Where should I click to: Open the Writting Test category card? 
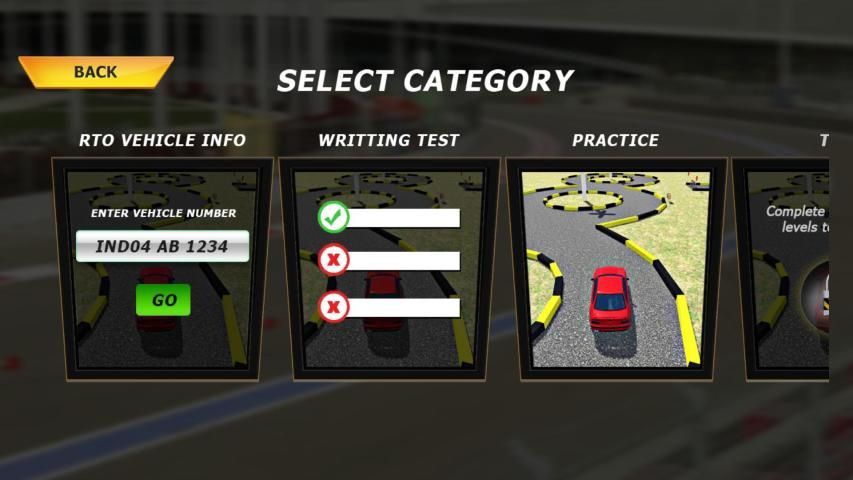pos(389,270)
